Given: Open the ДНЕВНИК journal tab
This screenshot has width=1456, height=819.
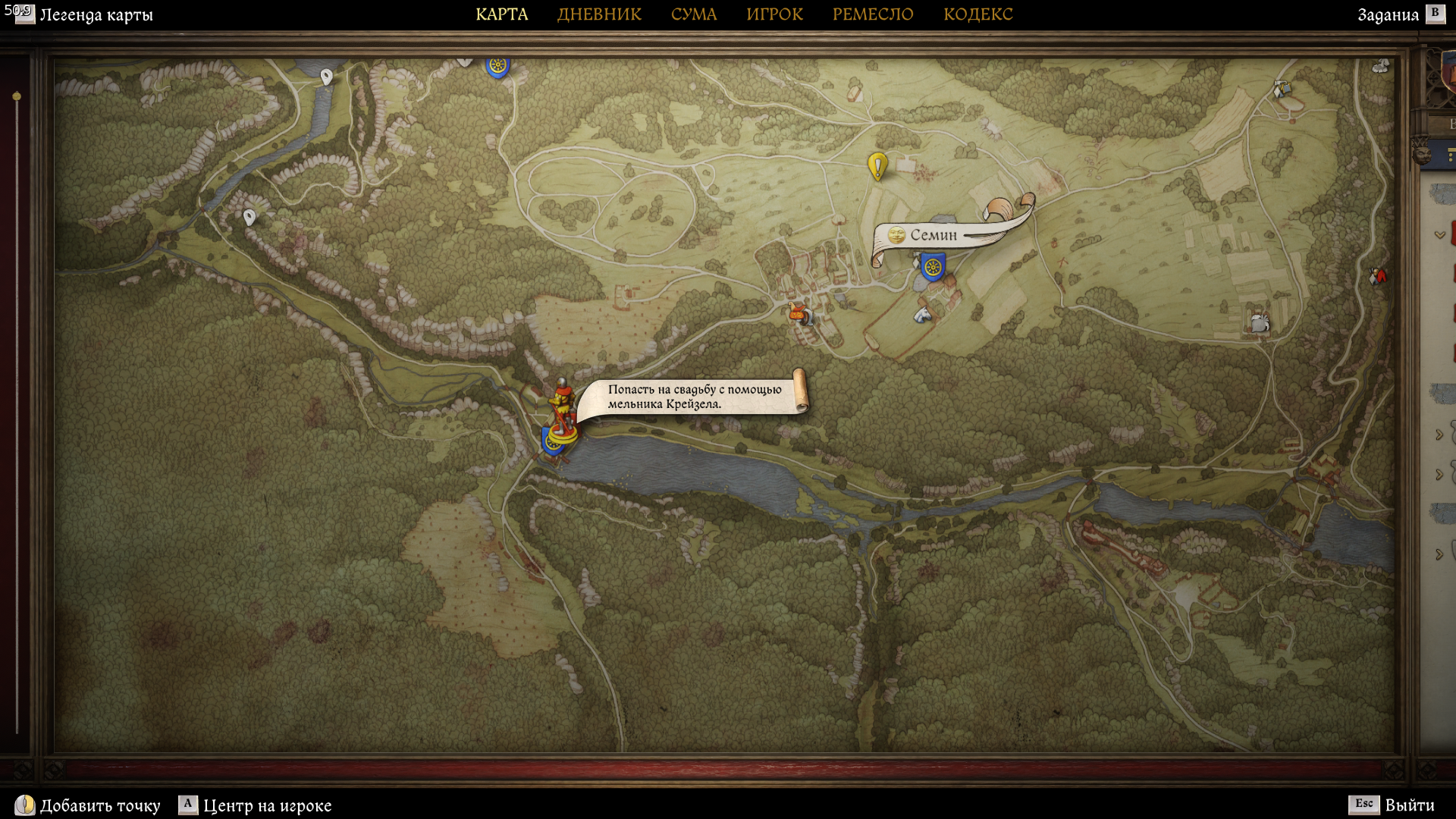Looking at the screenshot, I should (599, 14).
